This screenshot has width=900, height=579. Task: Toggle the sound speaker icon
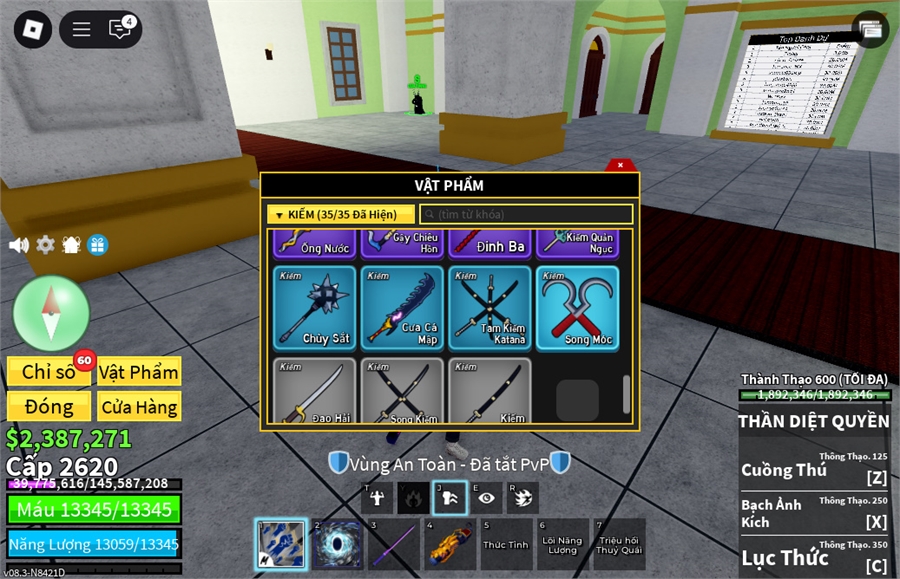(x=19, y=245)
